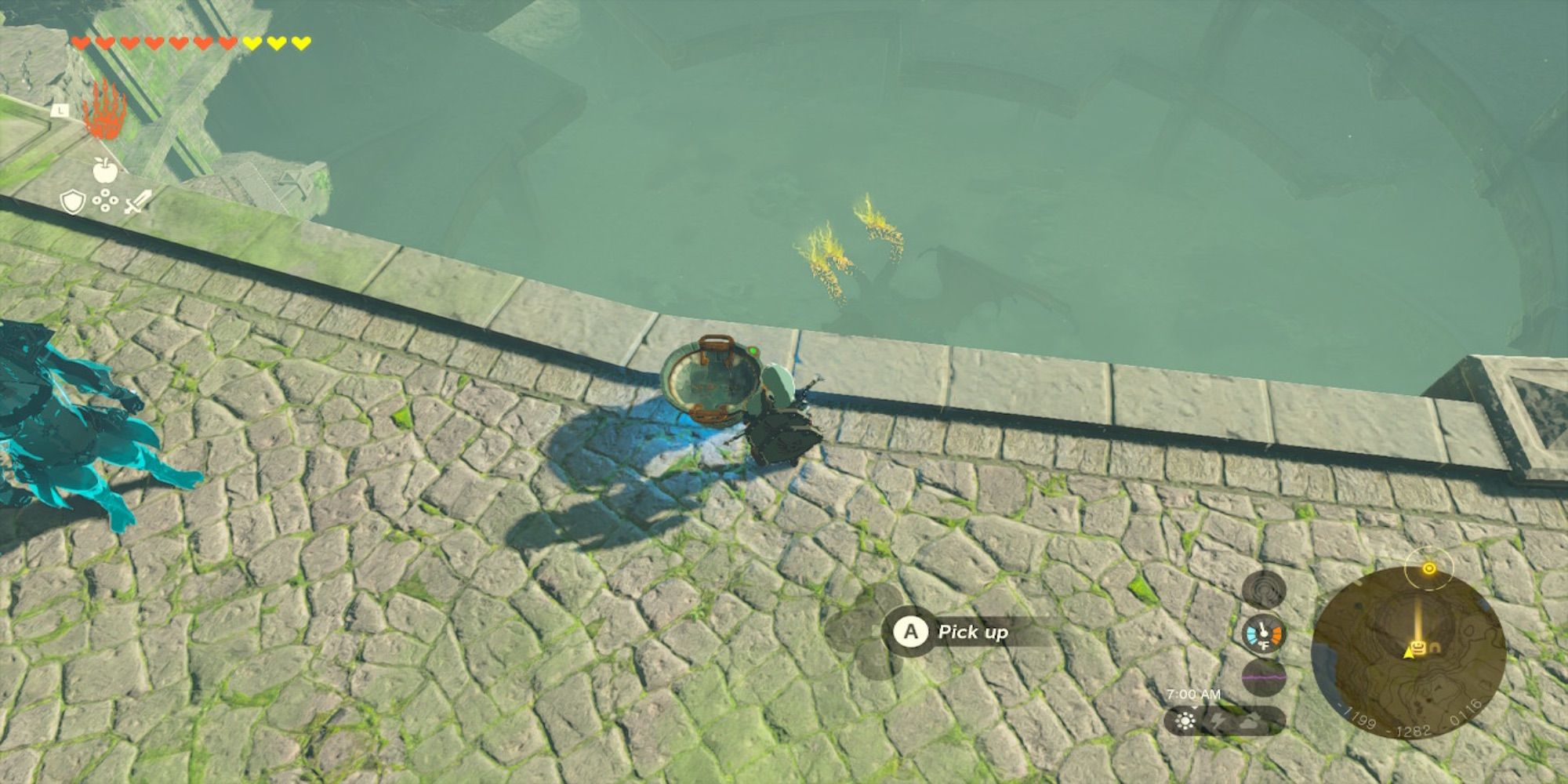Click the first red heart in the health bar

(81, 43)
